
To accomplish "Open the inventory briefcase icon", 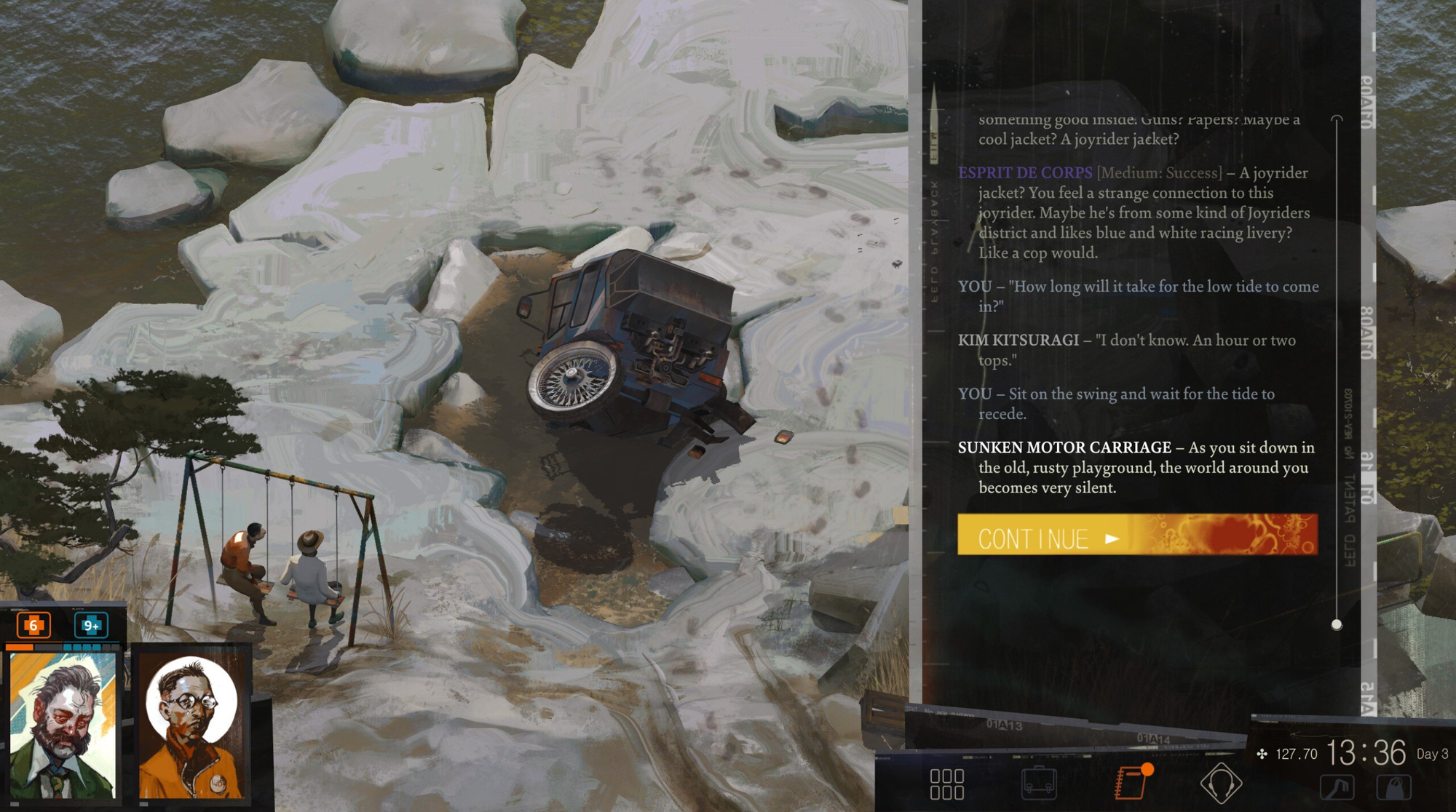I will pos(1039,783).
